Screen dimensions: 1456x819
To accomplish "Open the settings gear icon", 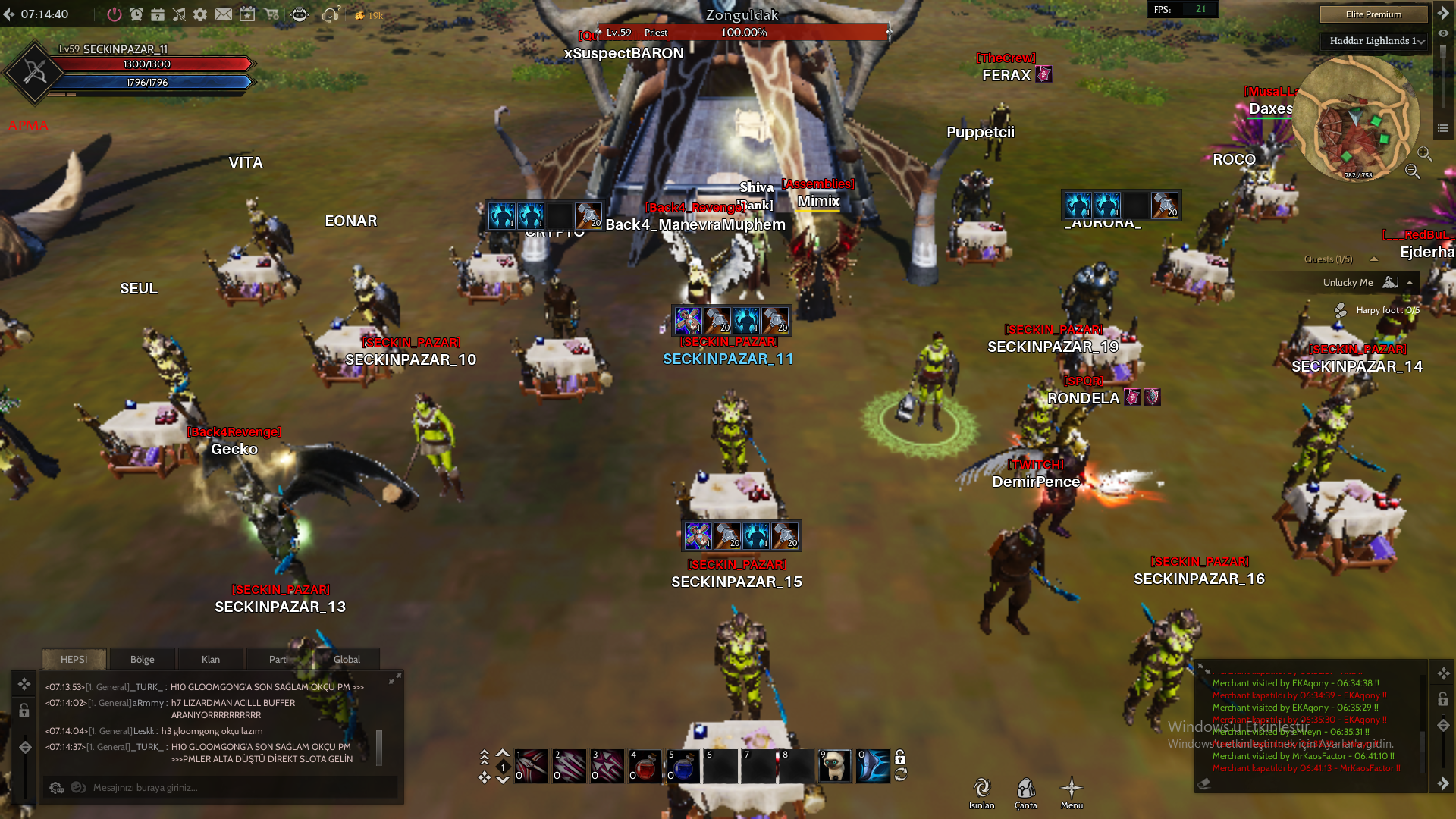I will (x=200, y=14).
